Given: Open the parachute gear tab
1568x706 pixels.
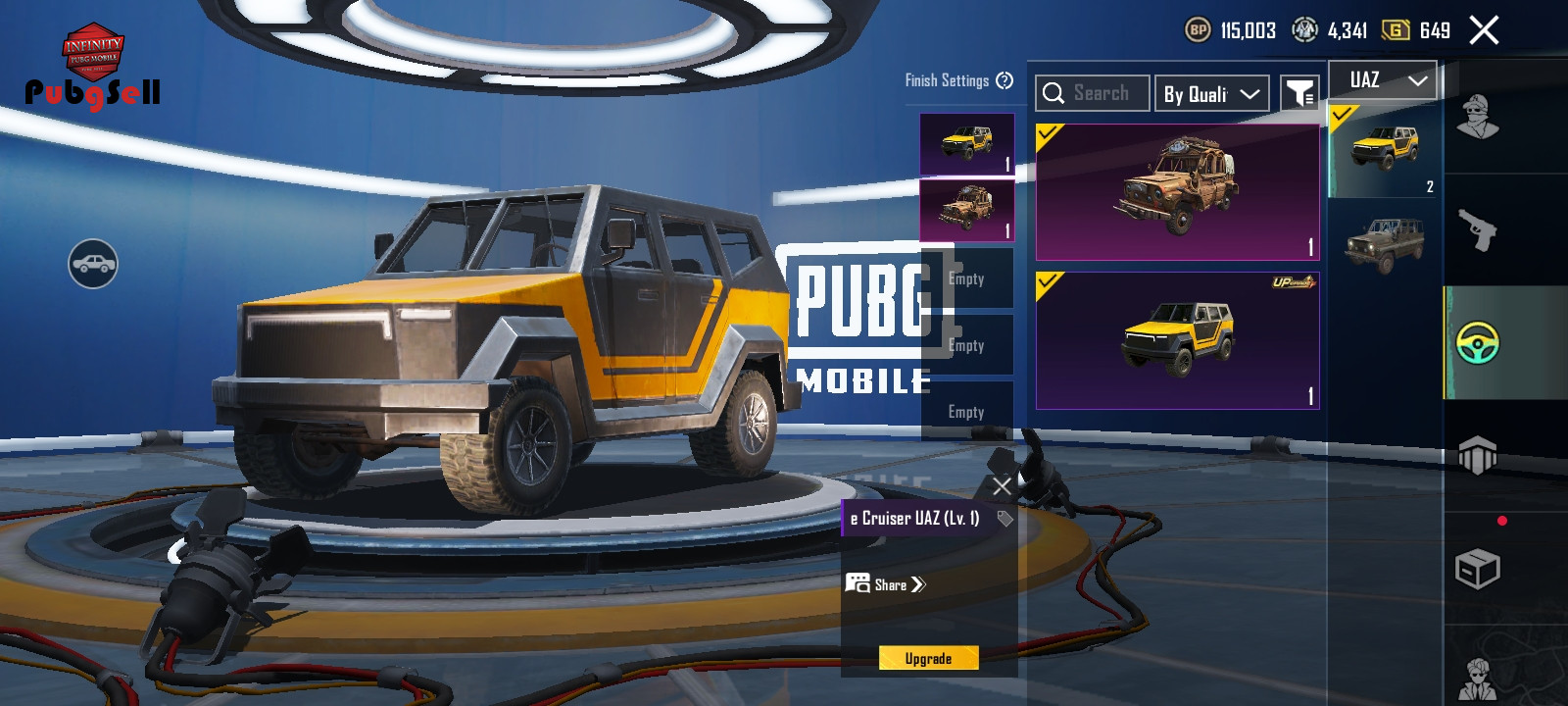Looking at the screenshot, I should [x=1478, y=456].
